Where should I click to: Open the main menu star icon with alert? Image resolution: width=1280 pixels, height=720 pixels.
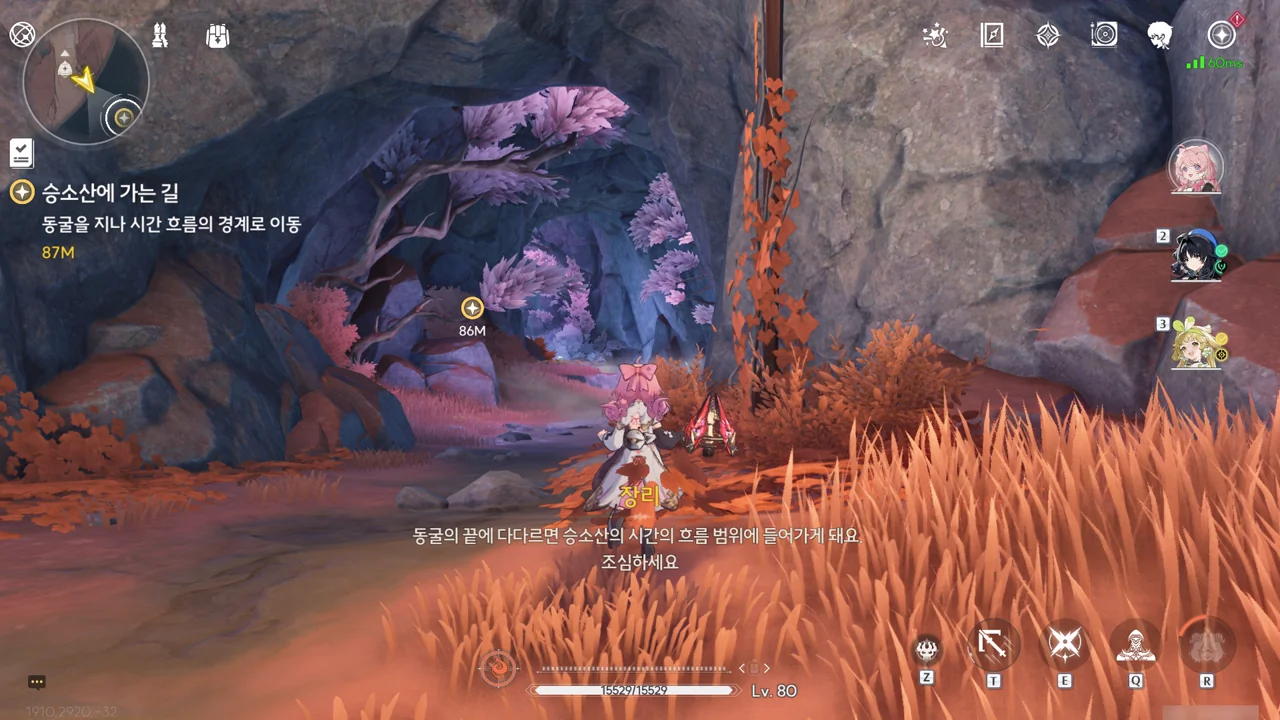[1221, 36]
